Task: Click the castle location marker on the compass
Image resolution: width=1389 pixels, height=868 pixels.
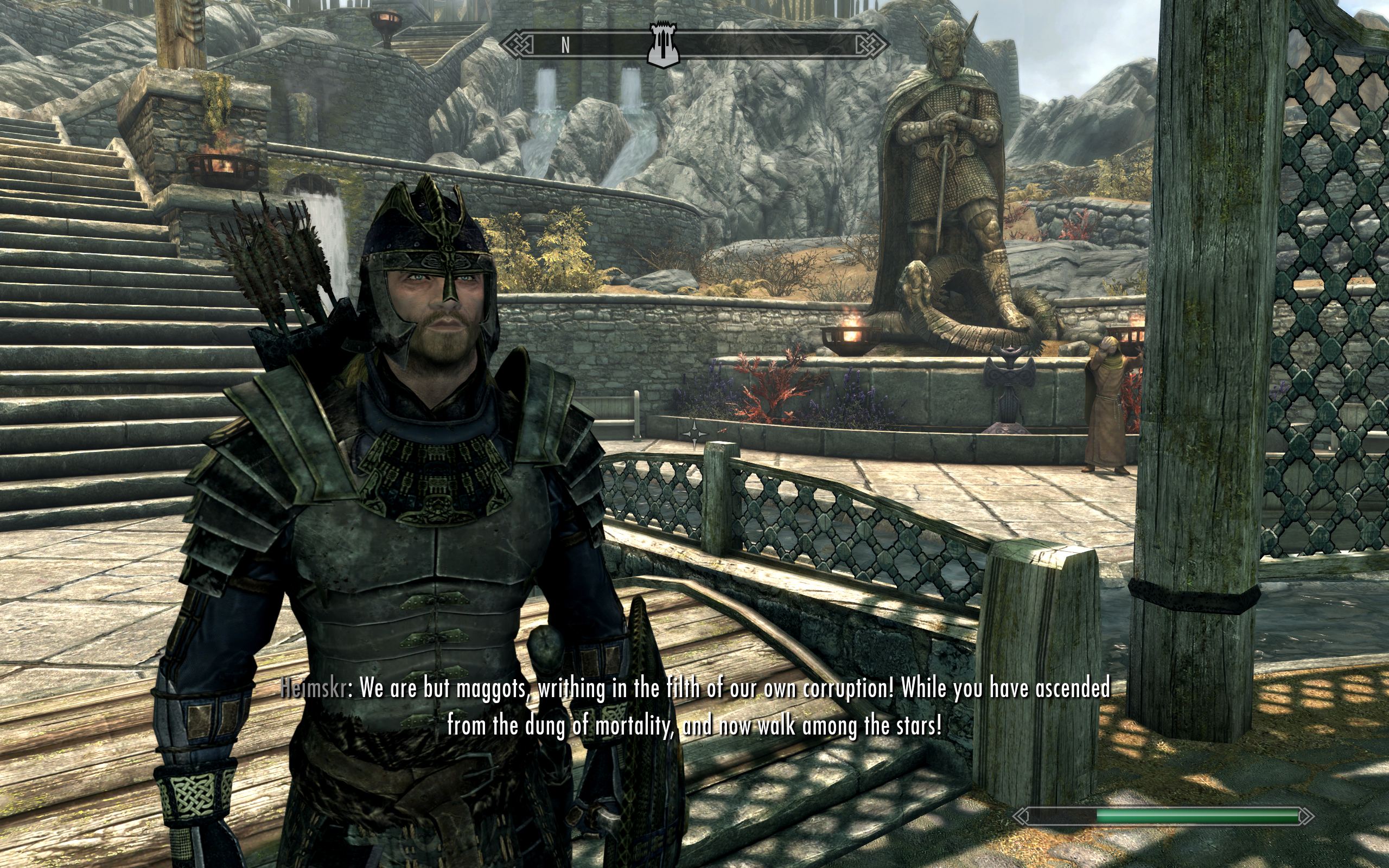Action: coord(663,45)
